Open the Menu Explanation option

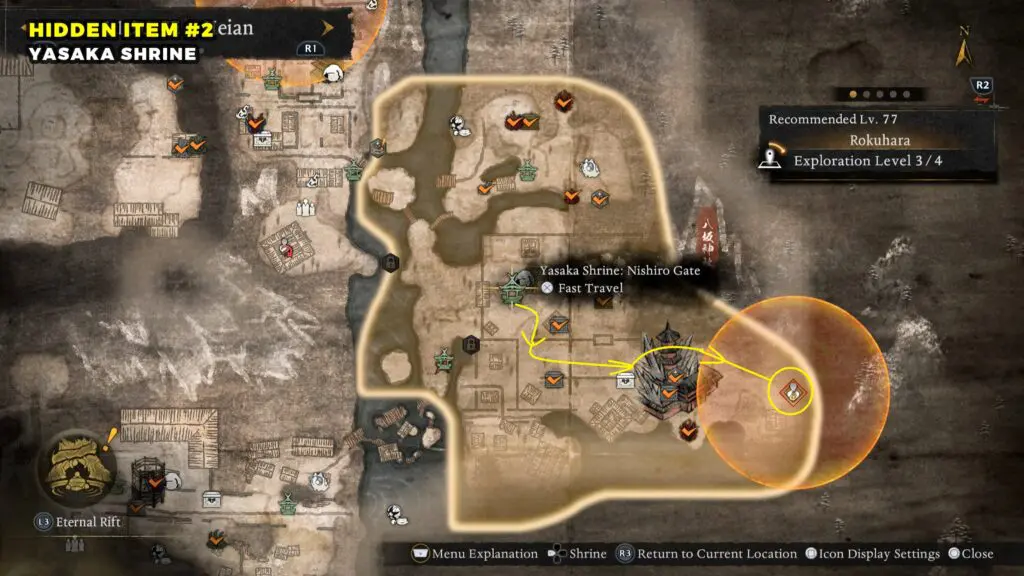[468, 554]
